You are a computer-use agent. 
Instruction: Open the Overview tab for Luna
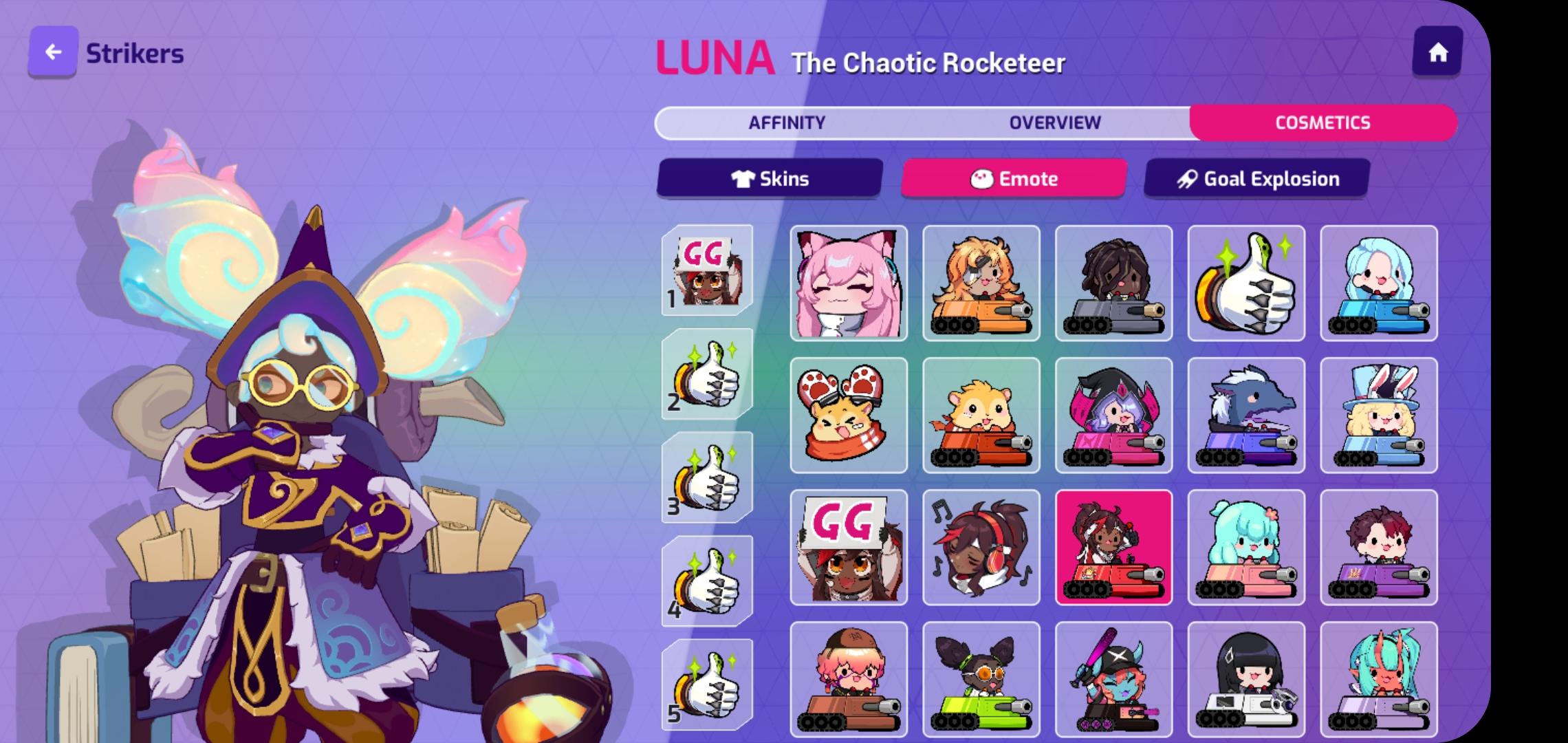[1054, 122]
